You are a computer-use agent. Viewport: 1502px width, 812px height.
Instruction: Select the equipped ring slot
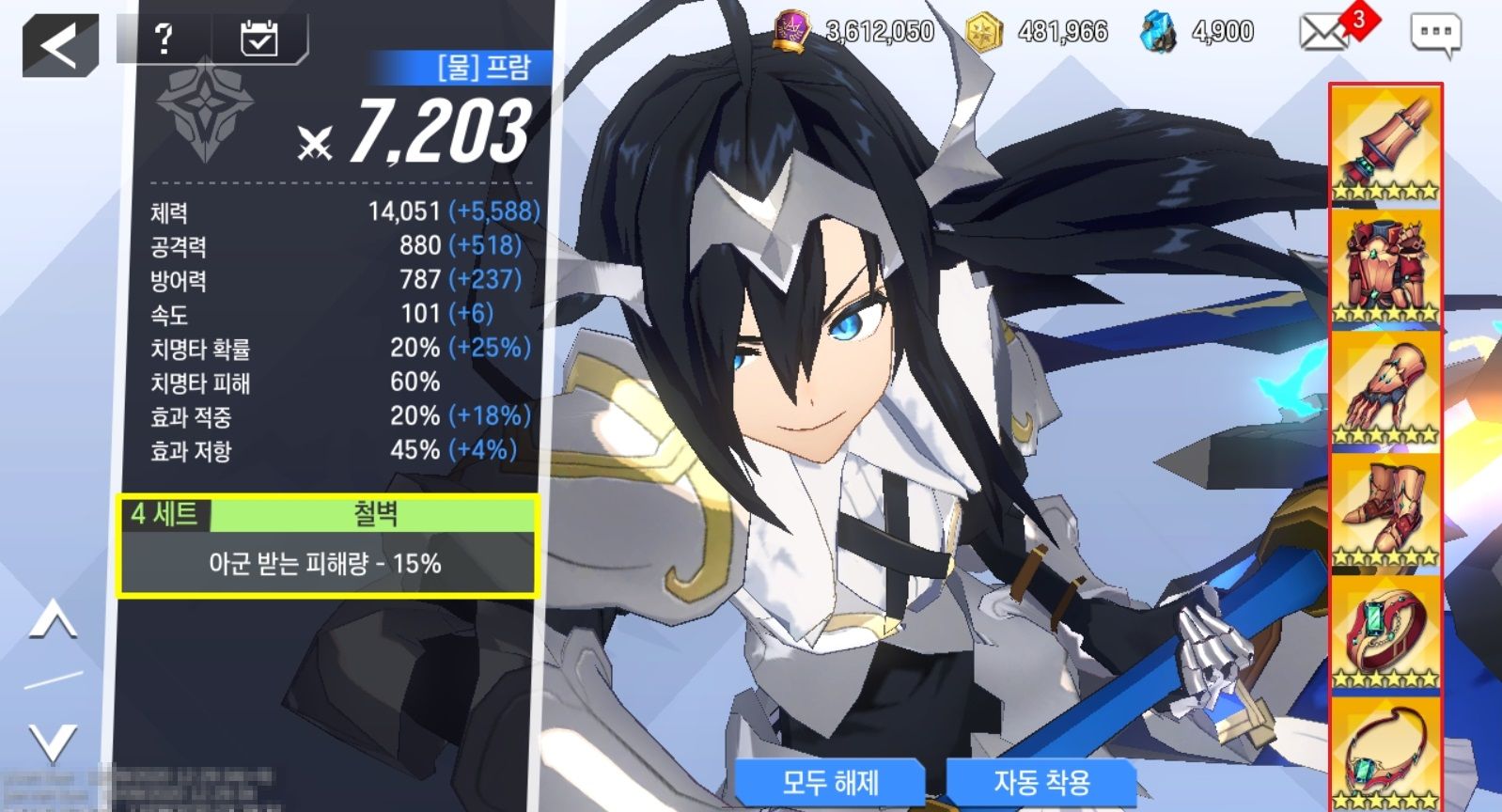[x=1385, y=633]
